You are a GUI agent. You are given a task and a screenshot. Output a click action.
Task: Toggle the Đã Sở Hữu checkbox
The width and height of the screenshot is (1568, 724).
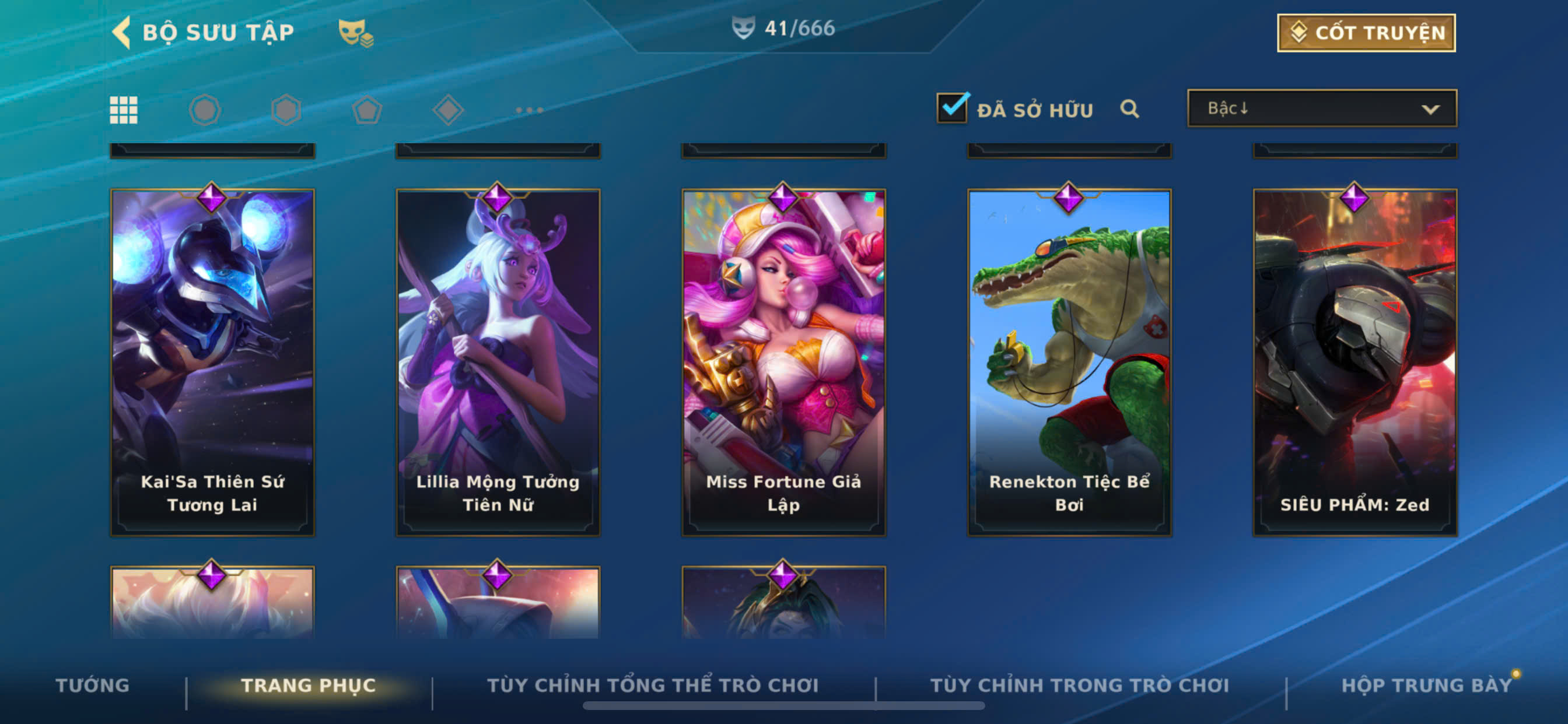951,109
